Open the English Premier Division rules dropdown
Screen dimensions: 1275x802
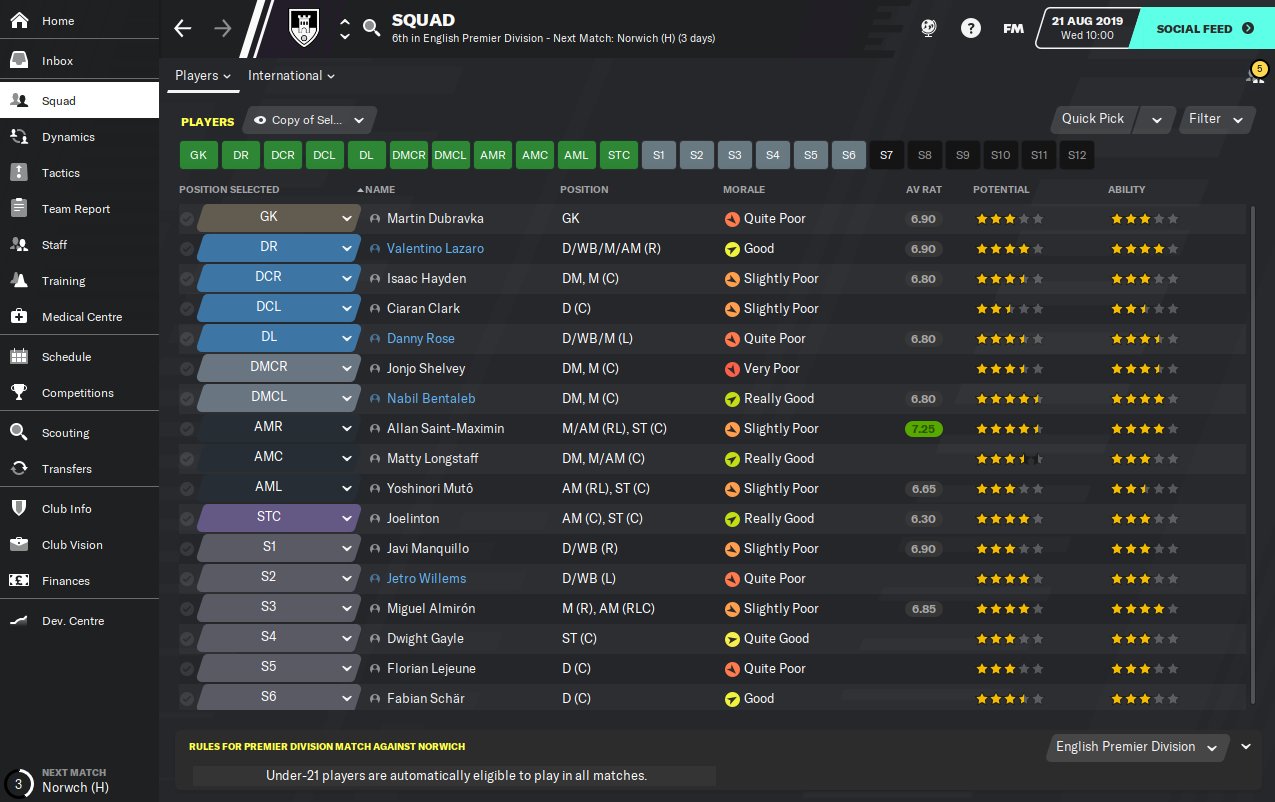(1138, 747)
